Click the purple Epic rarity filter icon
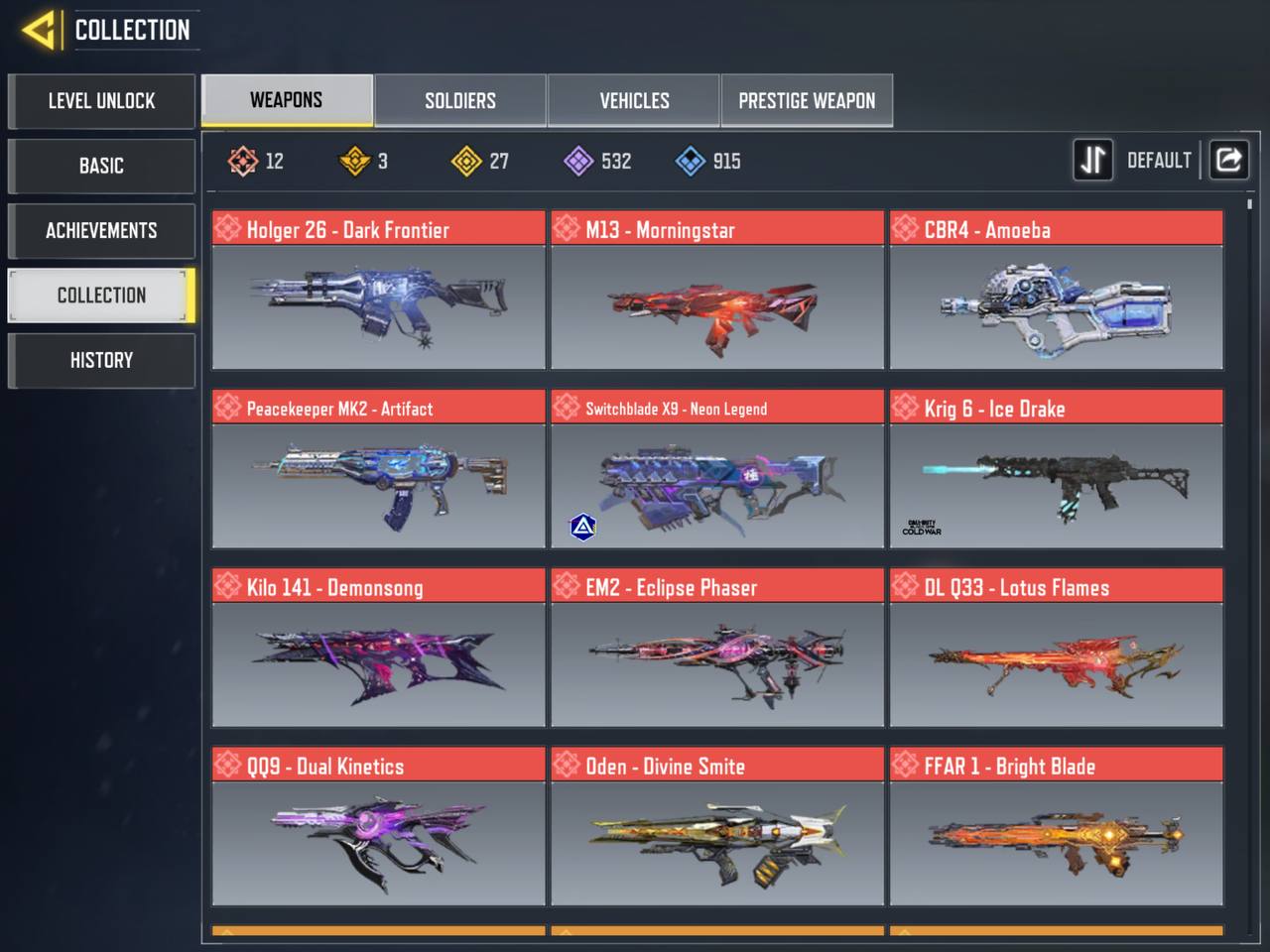Viewport: 1270px width, 952px height. coord(578,161)
